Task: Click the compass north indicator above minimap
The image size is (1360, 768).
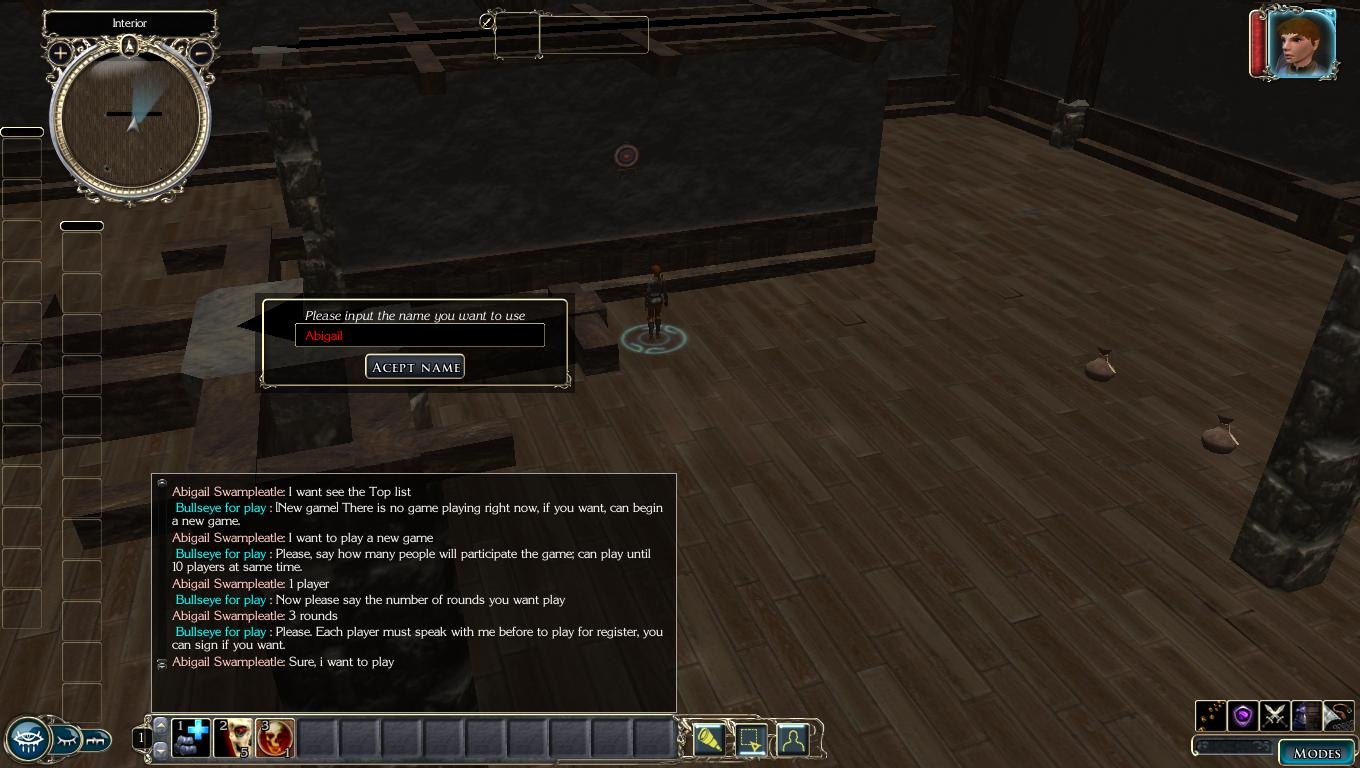Action: pos(129,45)
